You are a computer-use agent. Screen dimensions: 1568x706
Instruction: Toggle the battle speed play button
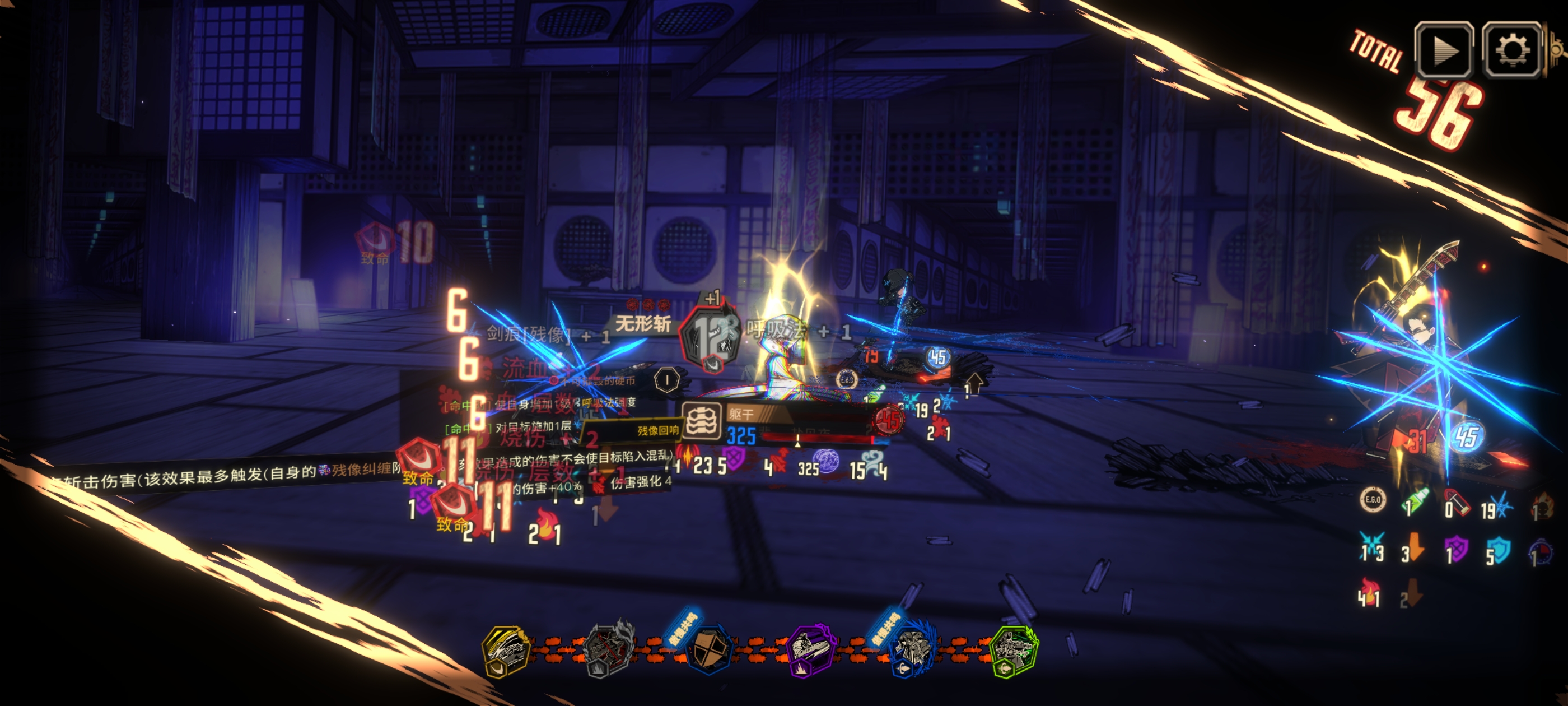(1443, 50)
